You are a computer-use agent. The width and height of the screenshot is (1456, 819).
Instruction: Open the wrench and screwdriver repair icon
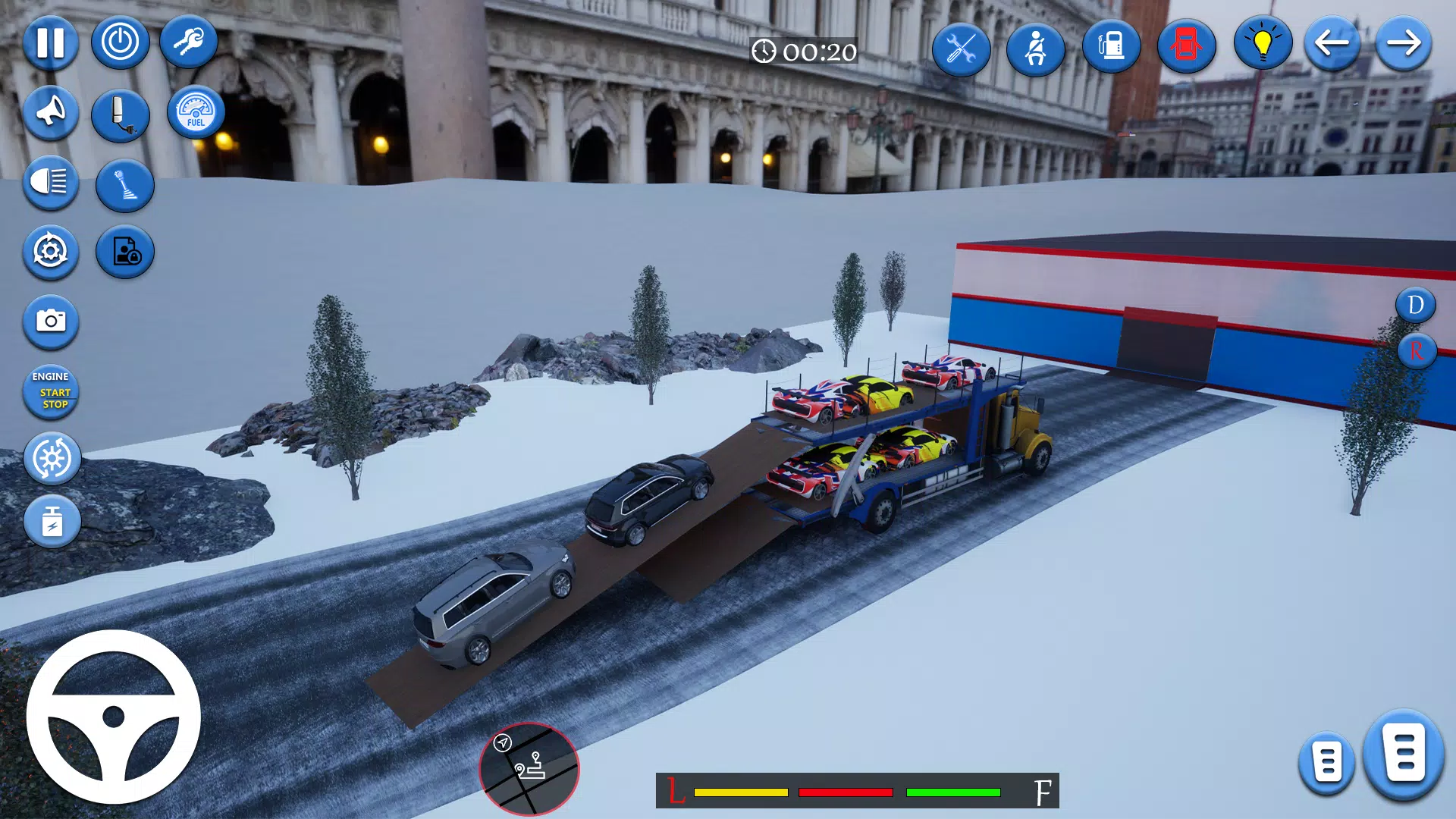coord(961,50)
